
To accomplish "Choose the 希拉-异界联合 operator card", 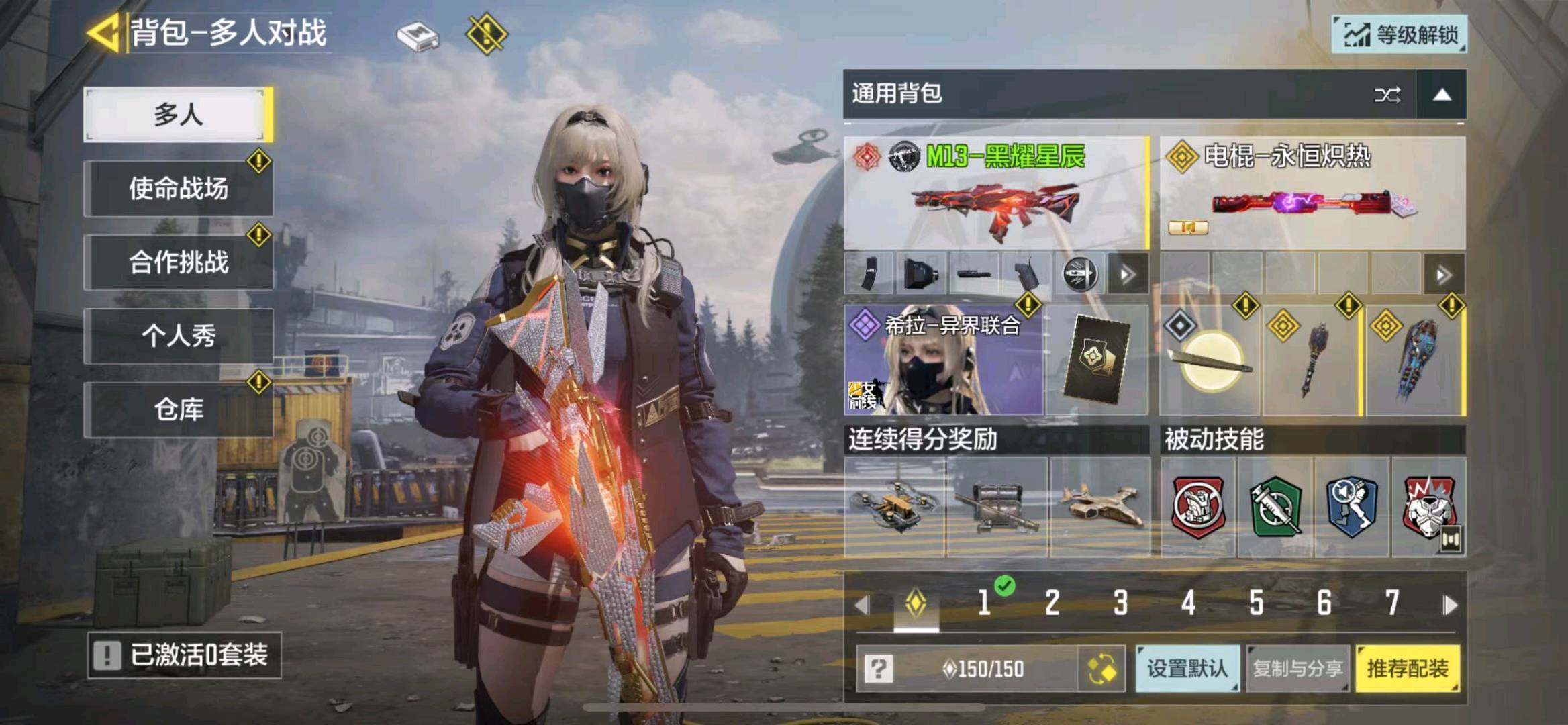I will [943, 360].
